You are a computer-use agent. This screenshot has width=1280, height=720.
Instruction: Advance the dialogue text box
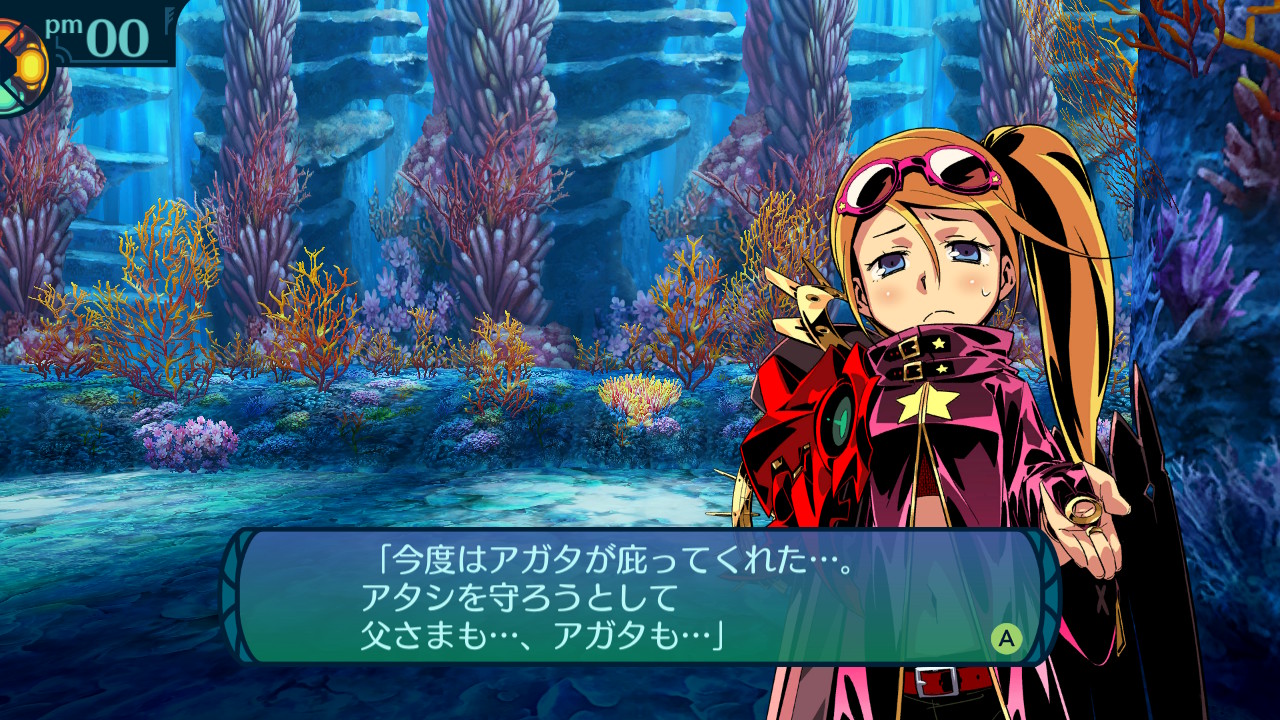(x=1006, y=638)
